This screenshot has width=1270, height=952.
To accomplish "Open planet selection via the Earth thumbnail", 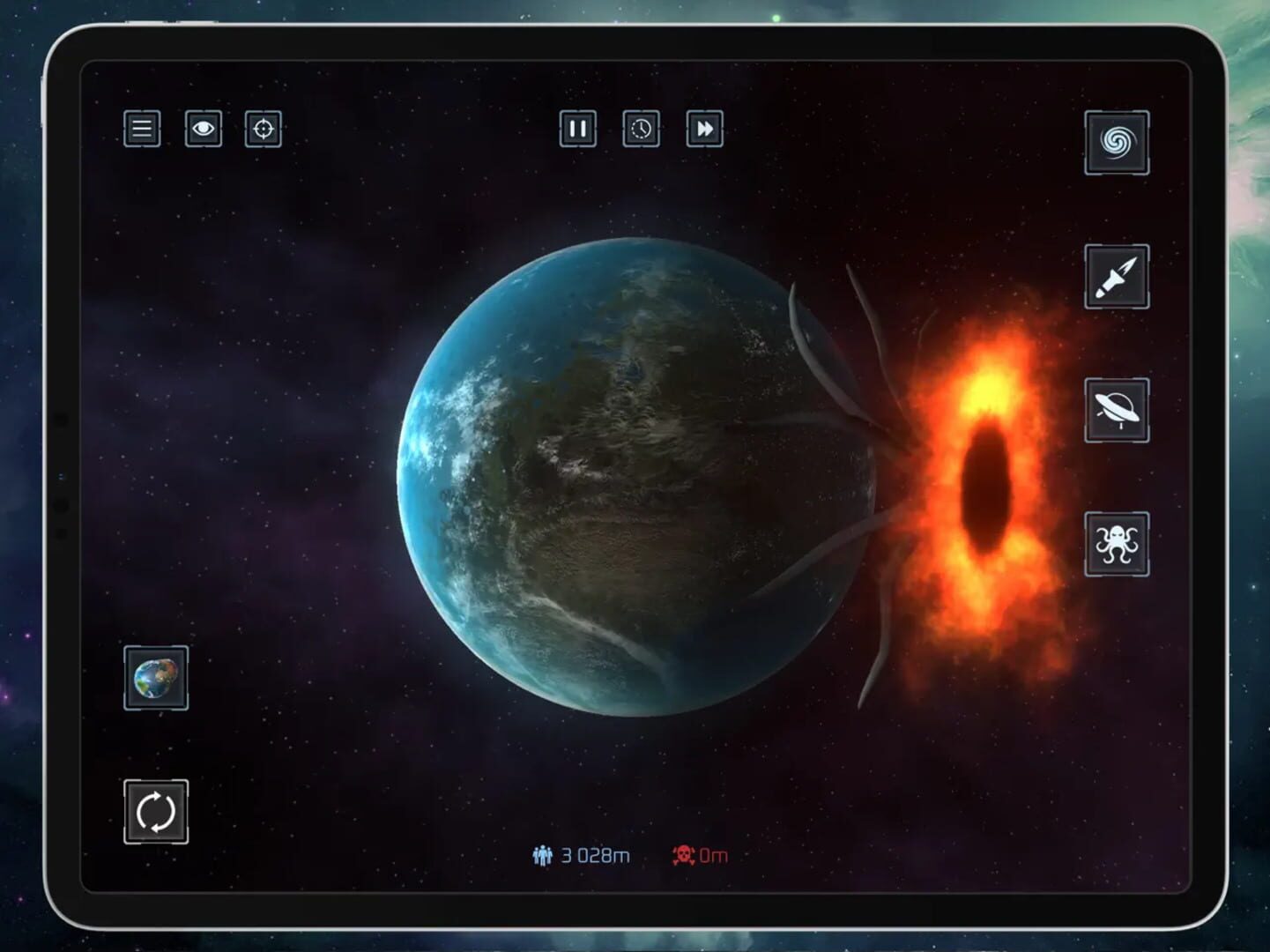I will tap(155, 679).
